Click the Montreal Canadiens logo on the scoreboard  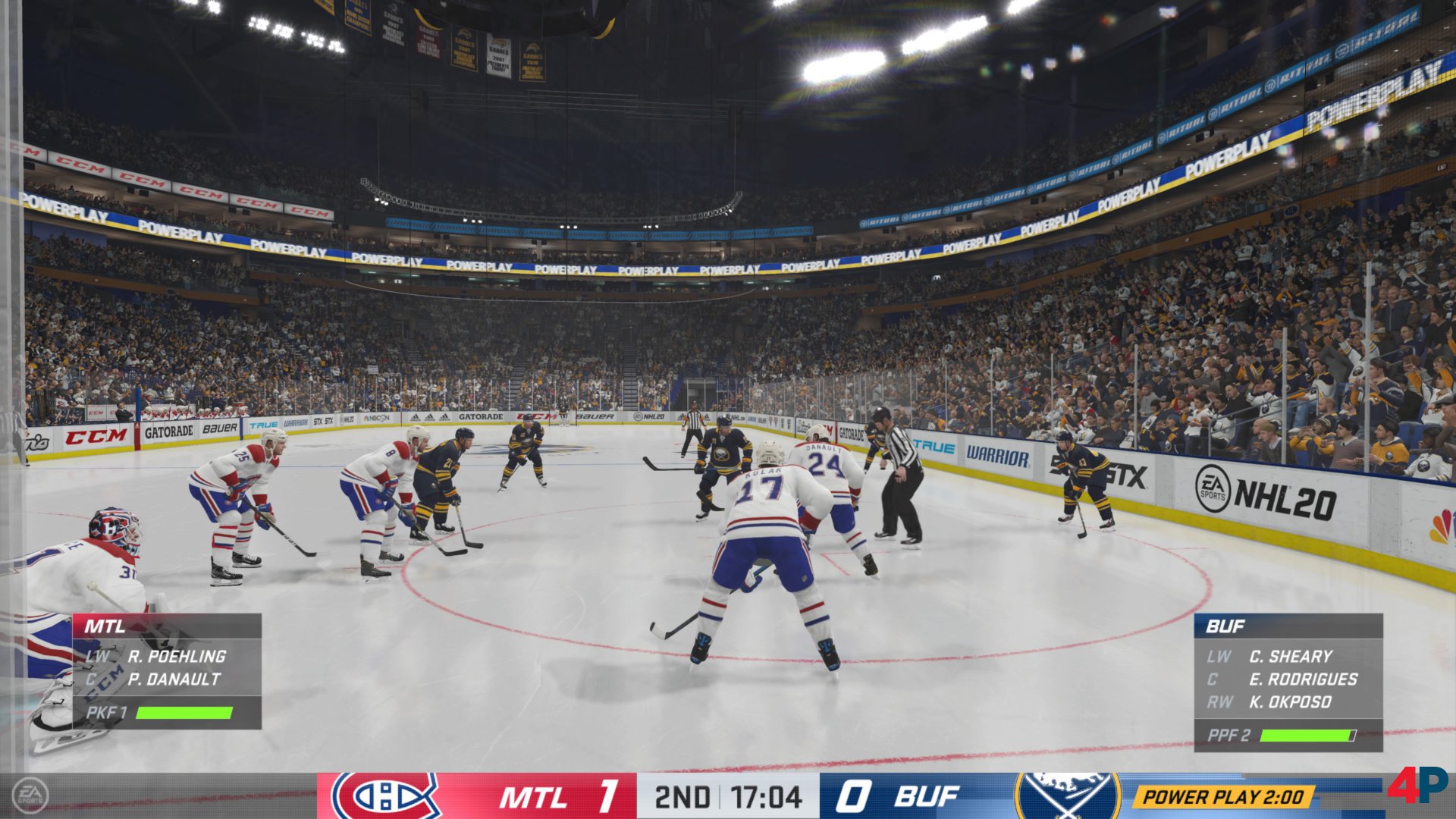(385, 795)
